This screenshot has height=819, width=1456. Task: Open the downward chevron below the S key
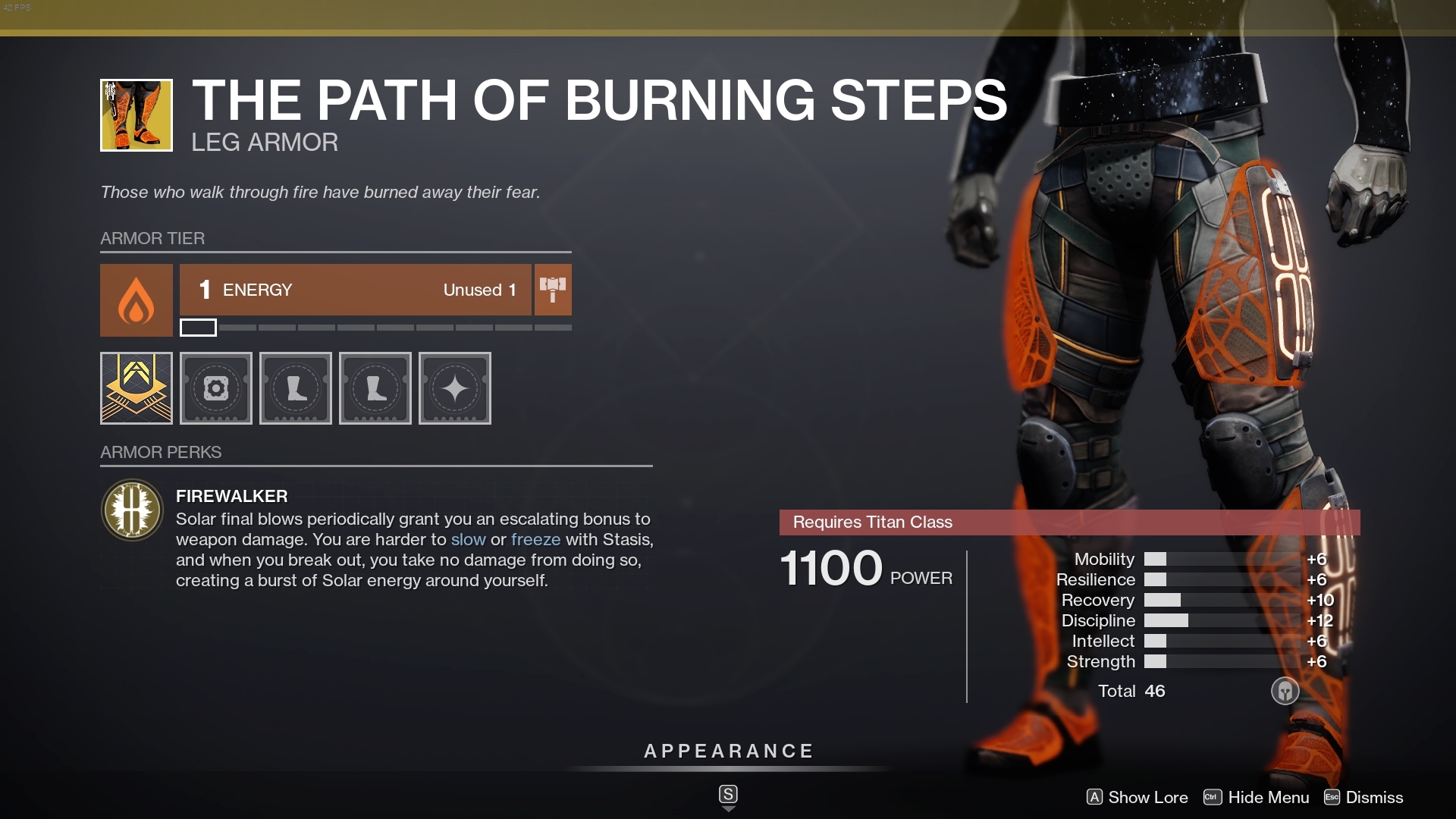pyautogui.click(x=728, y=809)
